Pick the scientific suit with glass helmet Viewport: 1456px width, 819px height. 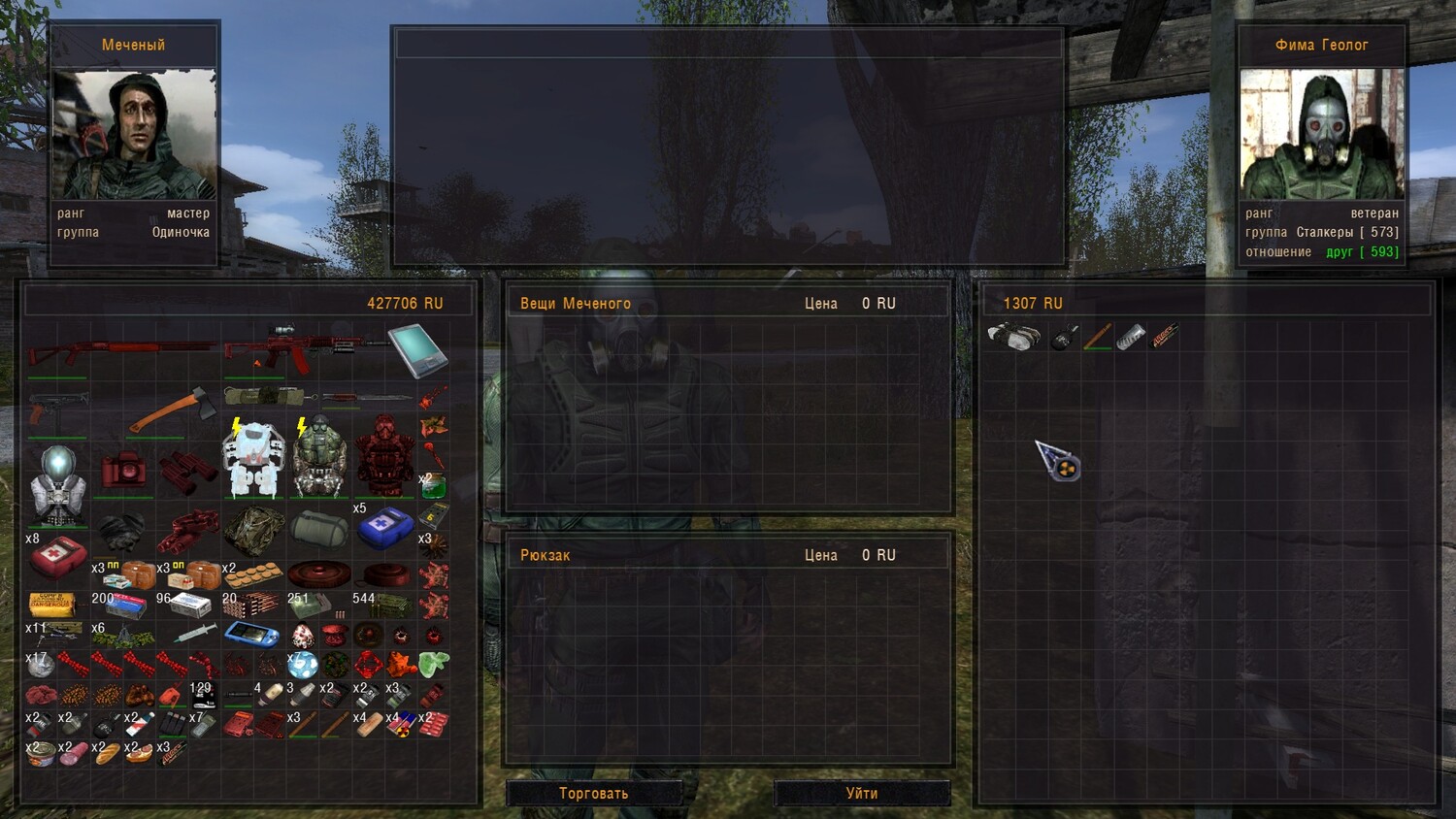click(57, 485)
